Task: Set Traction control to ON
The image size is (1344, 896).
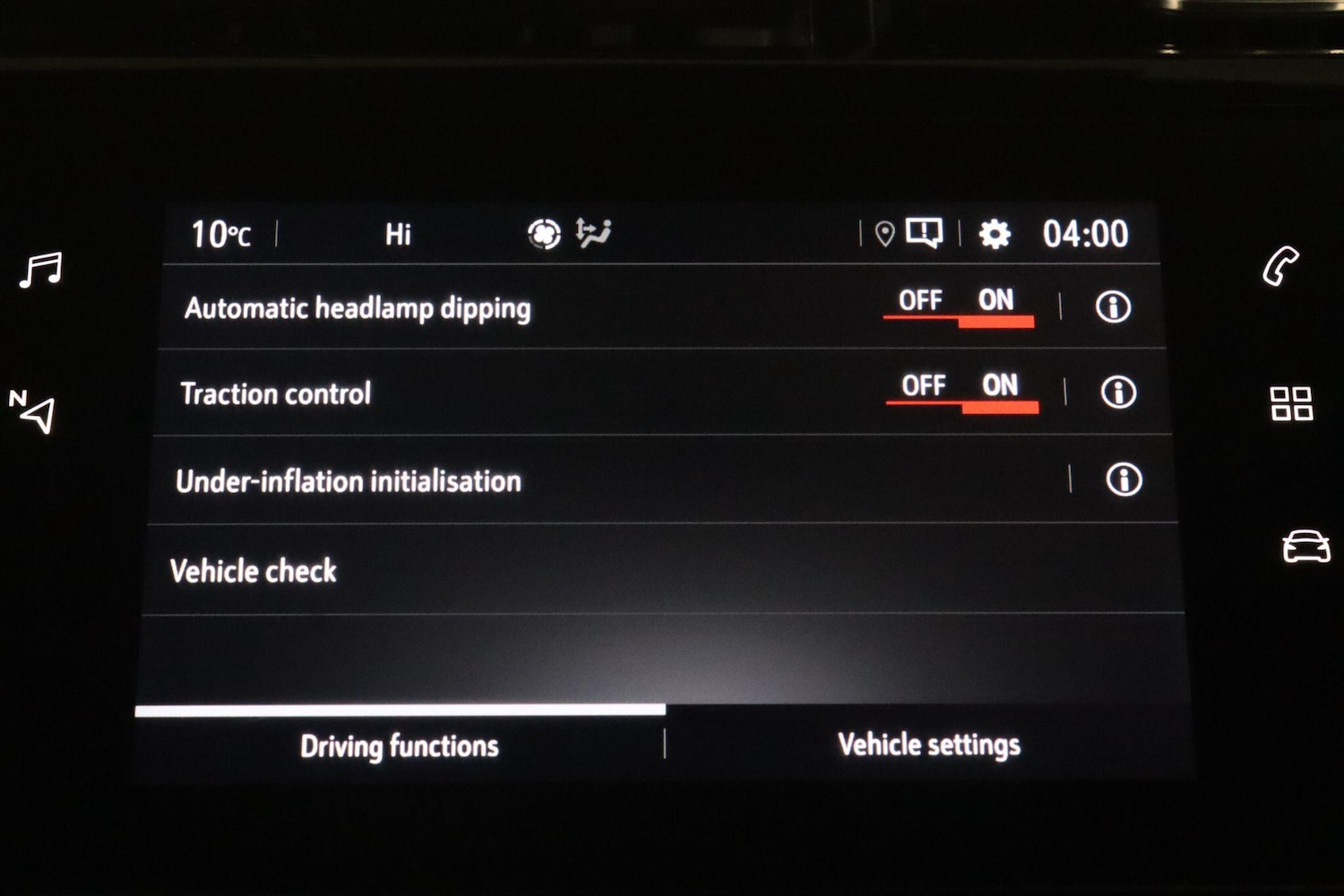Action: [x=997, y=385]
